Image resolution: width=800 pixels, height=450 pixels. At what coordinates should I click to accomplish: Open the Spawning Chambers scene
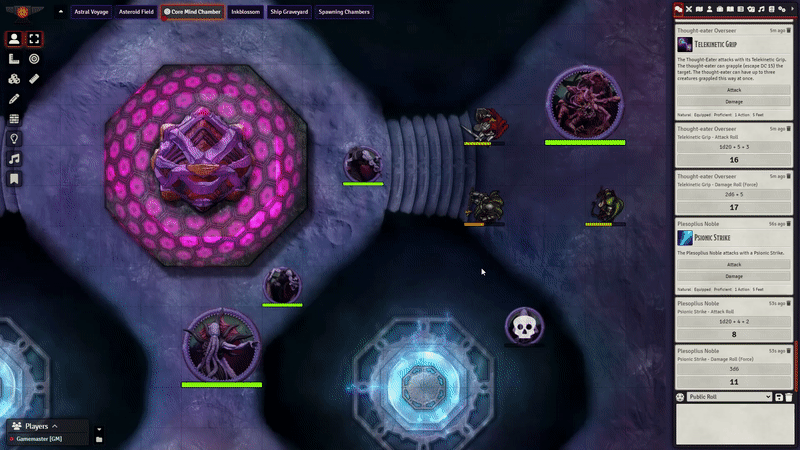[345, 12]
